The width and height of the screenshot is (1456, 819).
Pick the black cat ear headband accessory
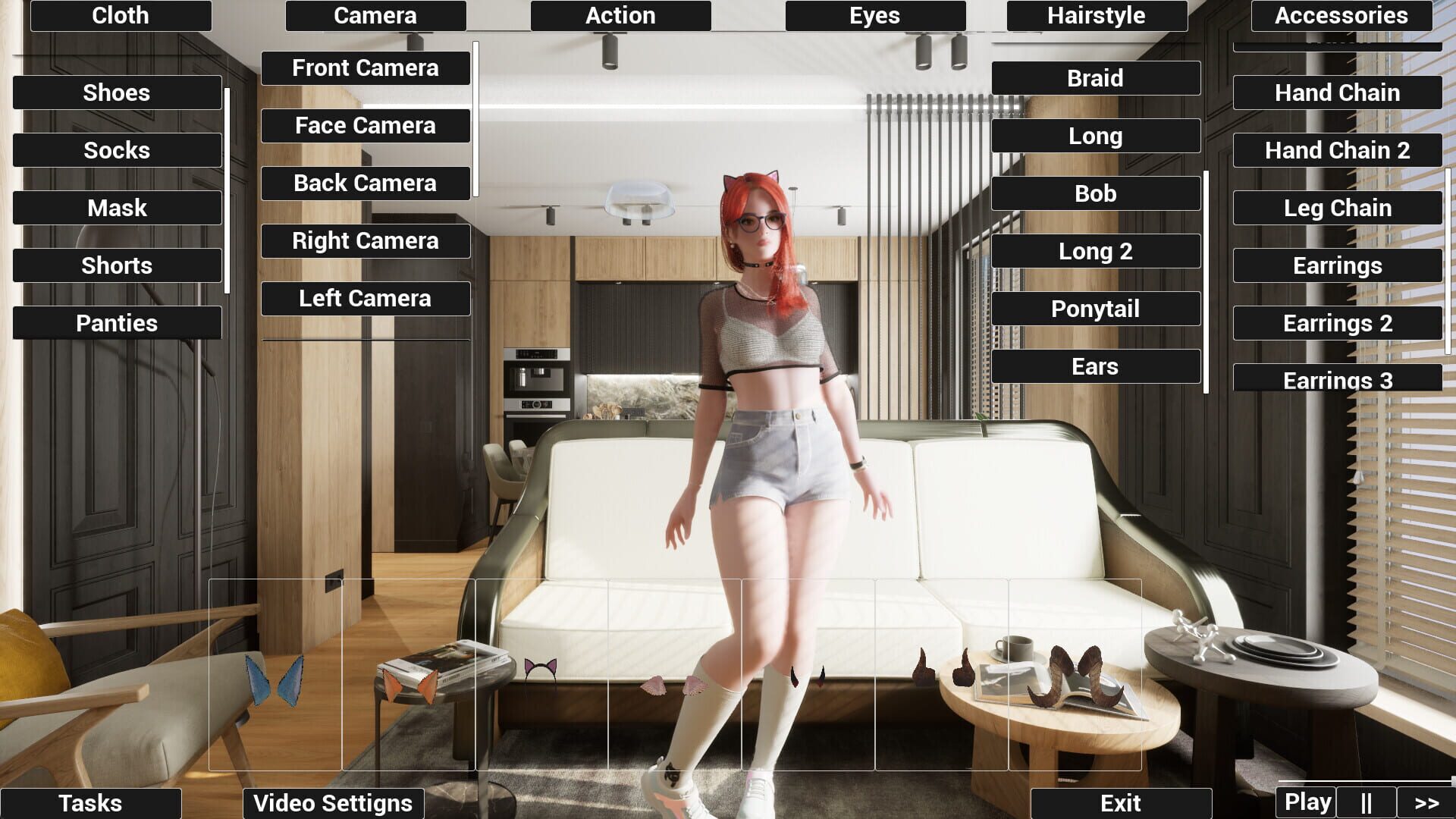(540, 669)
